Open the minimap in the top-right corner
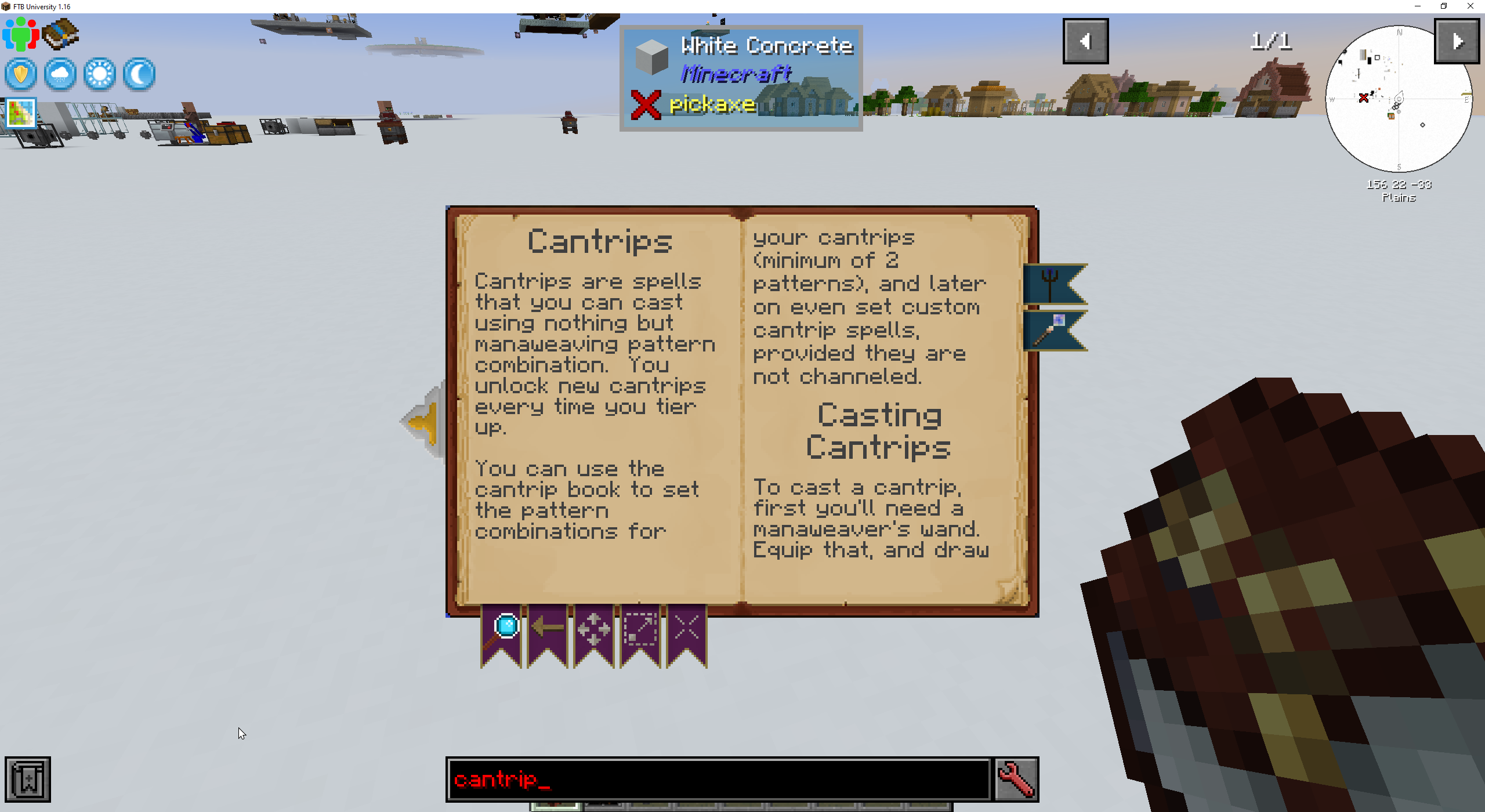The height and width of the screenshot is (812, 1485). 1398,99
